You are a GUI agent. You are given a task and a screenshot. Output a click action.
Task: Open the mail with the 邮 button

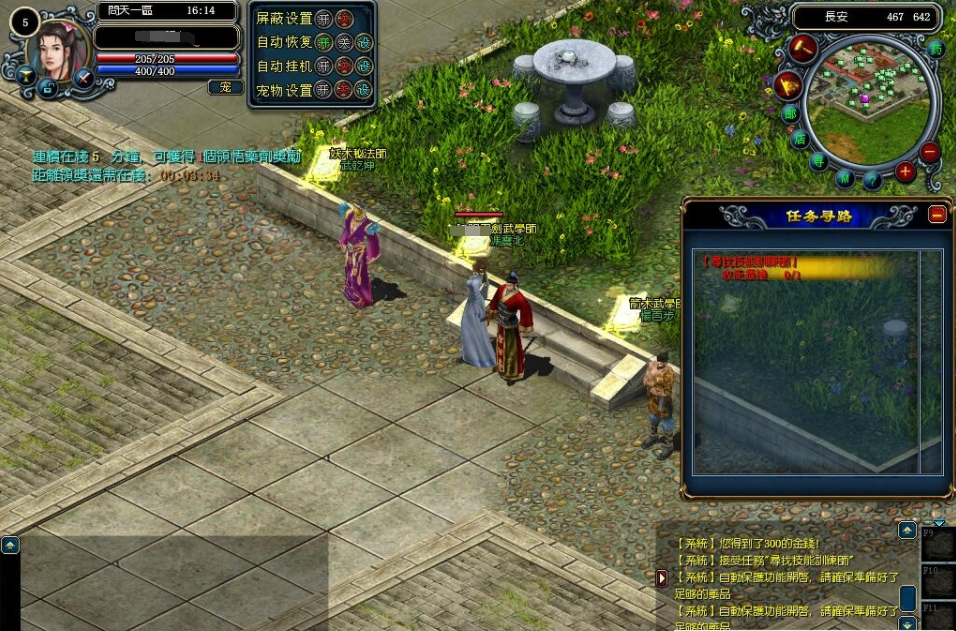(x=790, y=113)
